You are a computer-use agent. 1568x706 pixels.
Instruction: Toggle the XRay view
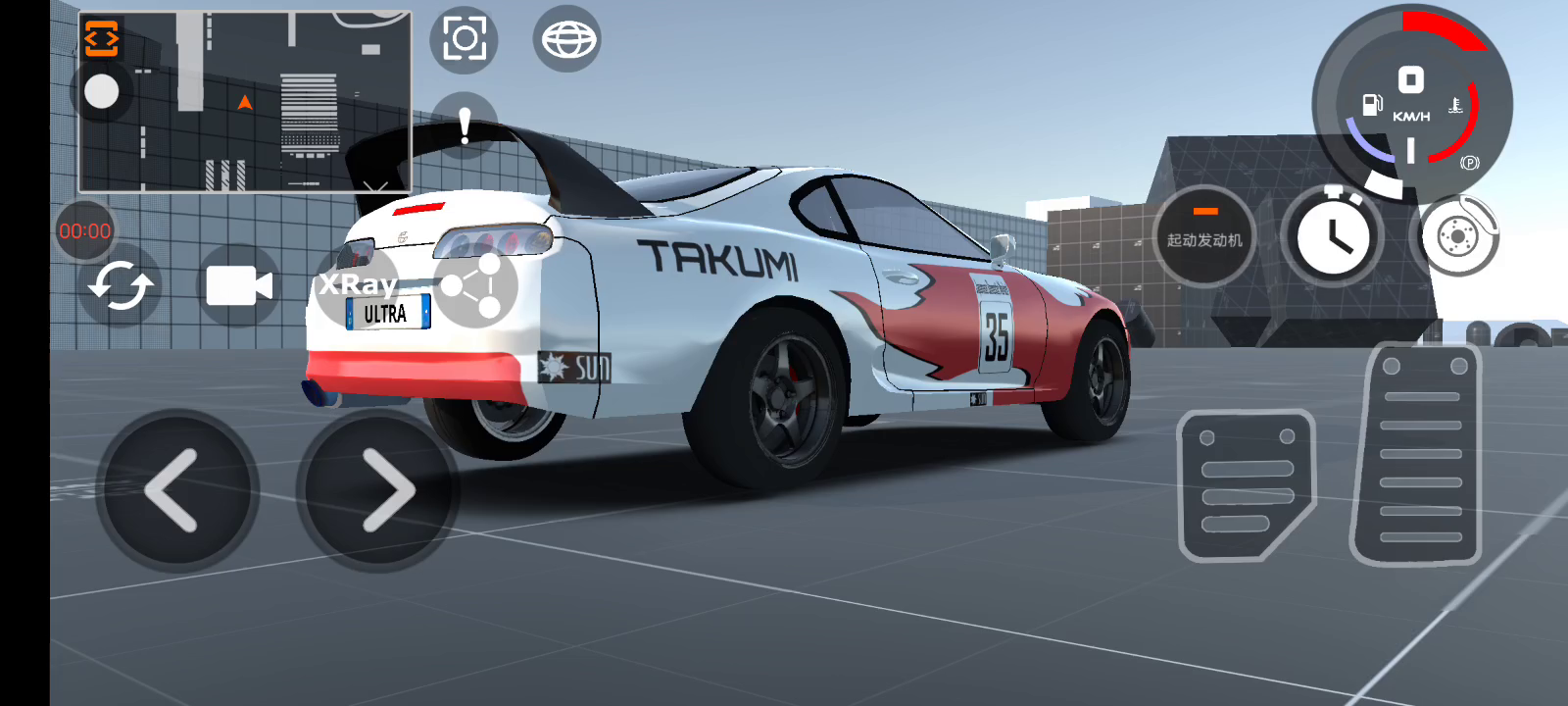358,284
